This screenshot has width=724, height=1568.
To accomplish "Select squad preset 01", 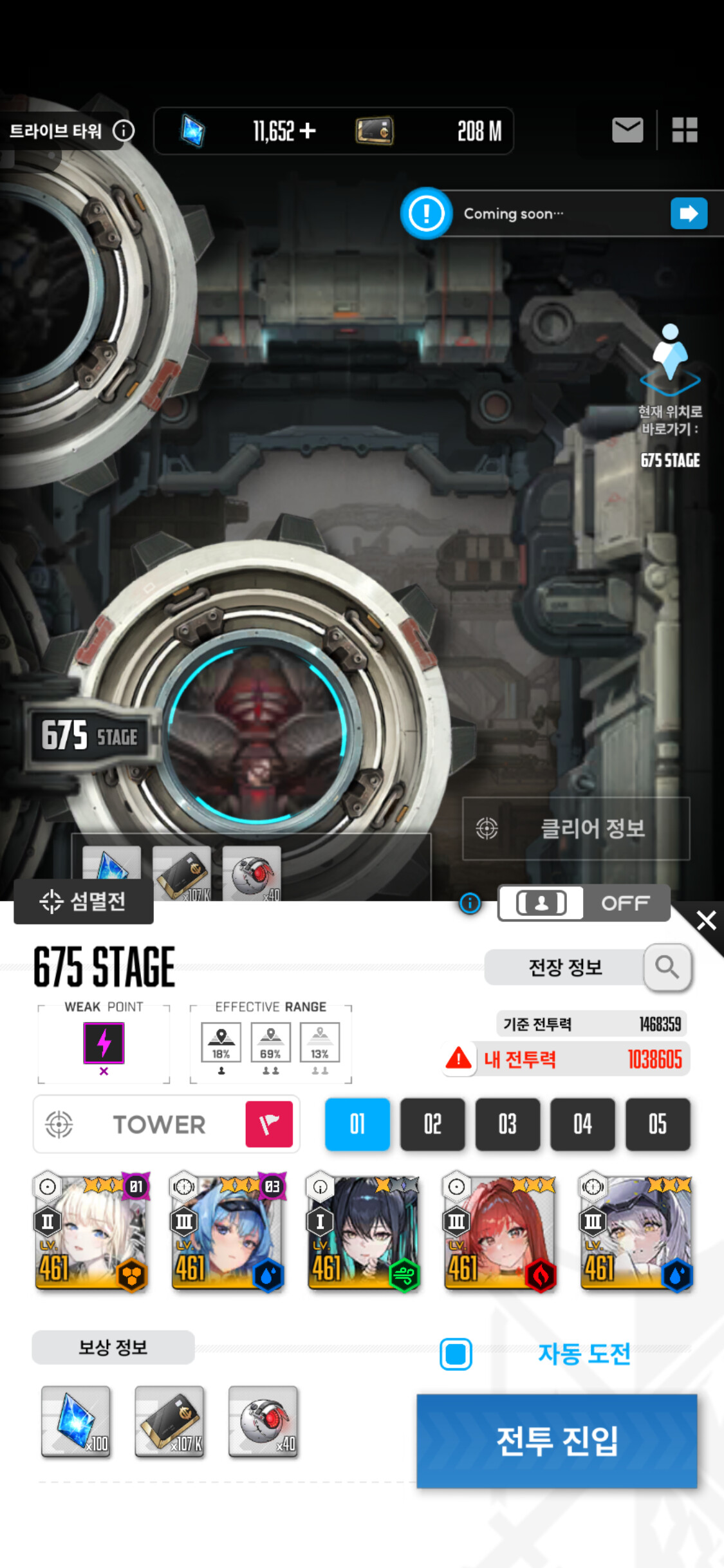I will (x=357, y=1124).
